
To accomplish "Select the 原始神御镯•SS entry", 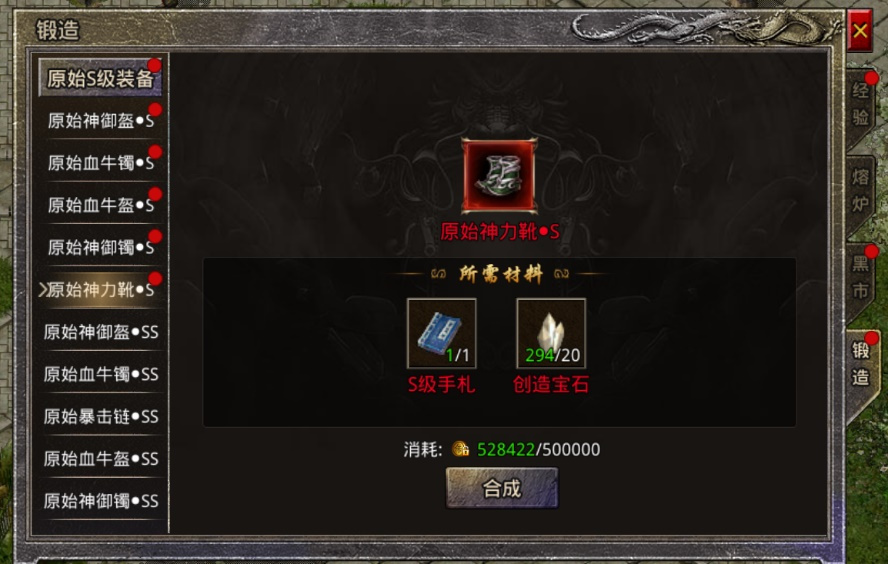I will 100,501.
